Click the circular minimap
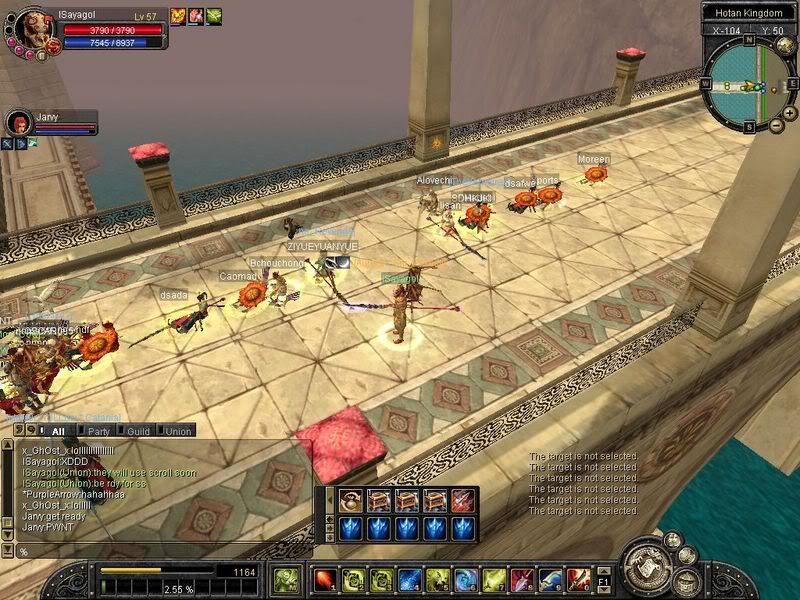This screenshot has width=800, height=600. [x=748, y=87]
